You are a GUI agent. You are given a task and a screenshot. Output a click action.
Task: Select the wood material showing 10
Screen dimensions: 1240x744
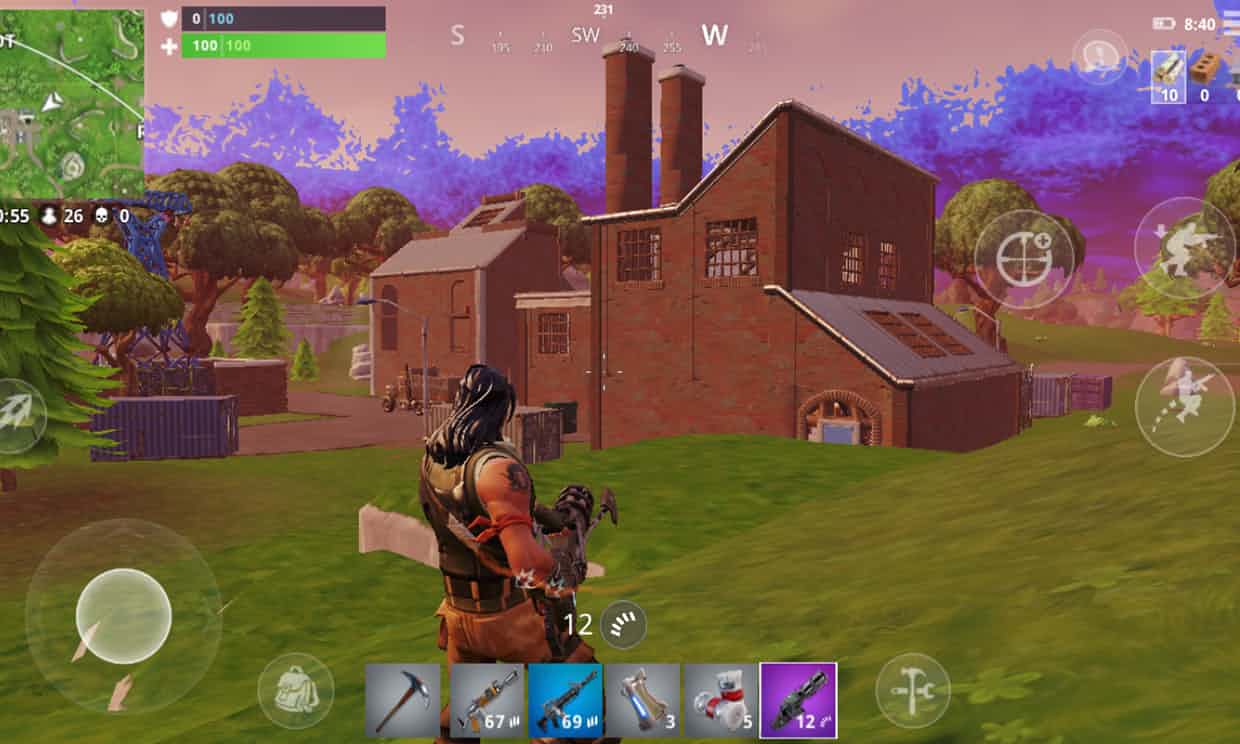[1168, 76]
